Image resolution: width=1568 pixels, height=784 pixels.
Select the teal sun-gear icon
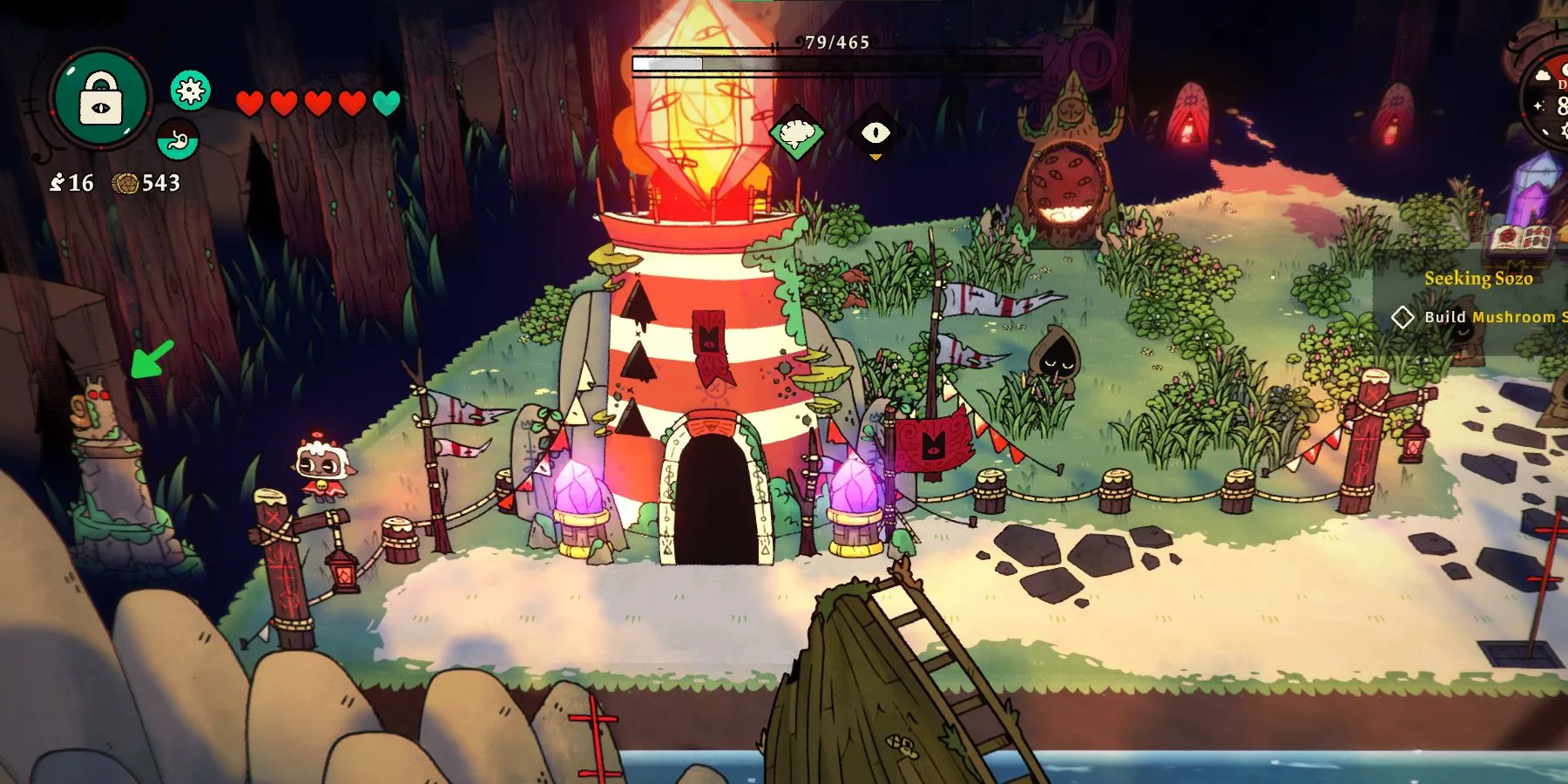tap(190, 90)
